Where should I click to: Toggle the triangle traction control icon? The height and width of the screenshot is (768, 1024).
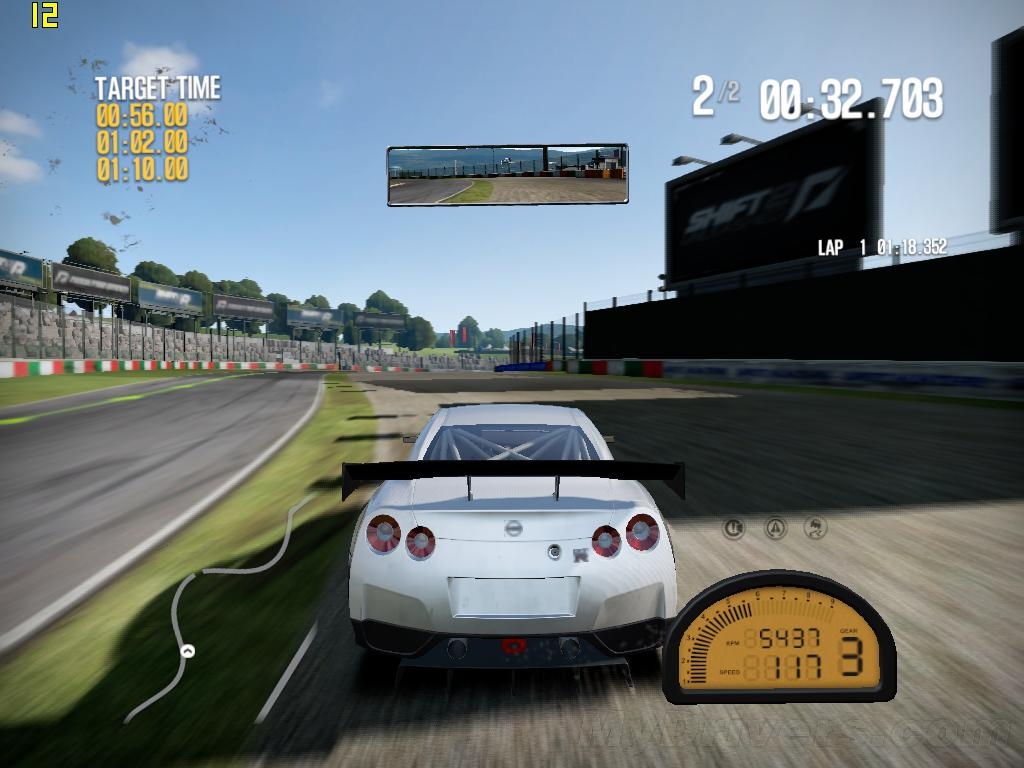tap(775, 528)
